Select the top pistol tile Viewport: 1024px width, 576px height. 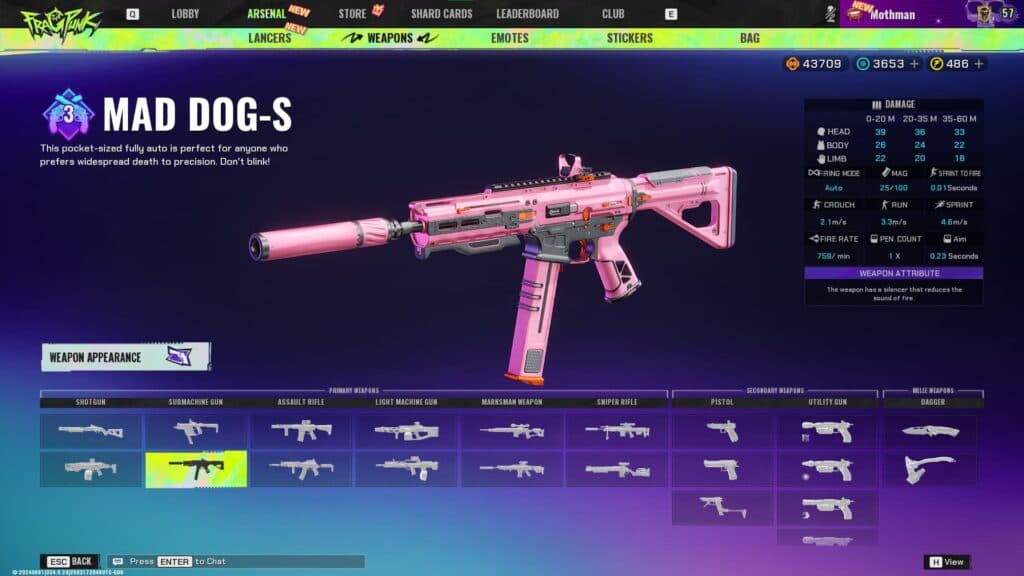tap(722, 431)
